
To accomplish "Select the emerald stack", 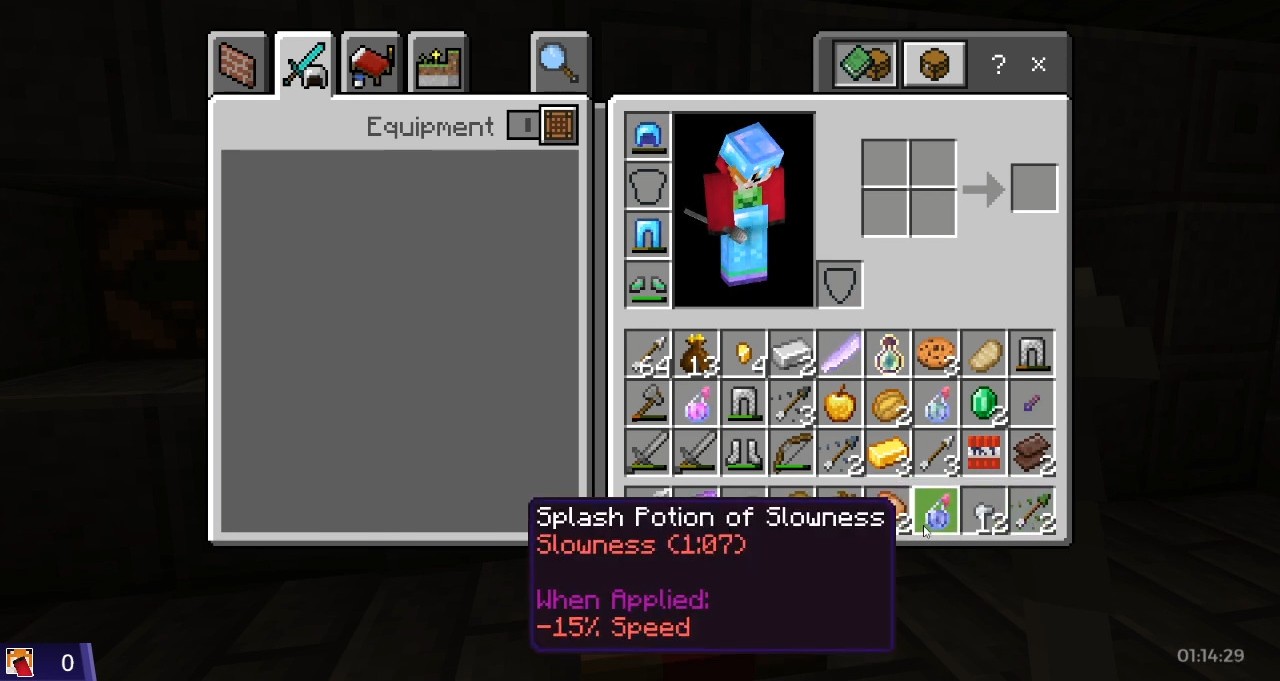I will [985, 405].
